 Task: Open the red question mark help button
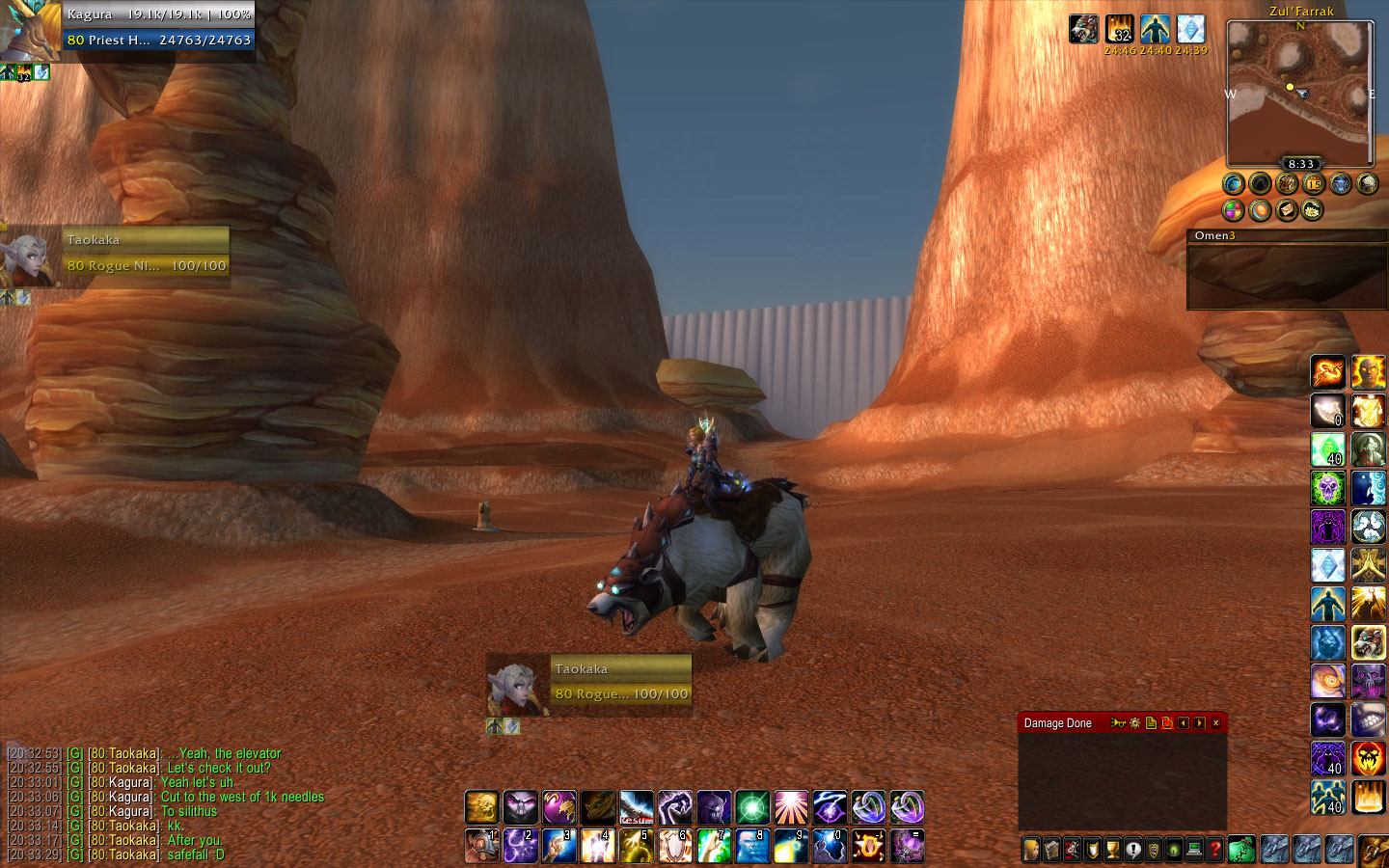coord(1215,850)
